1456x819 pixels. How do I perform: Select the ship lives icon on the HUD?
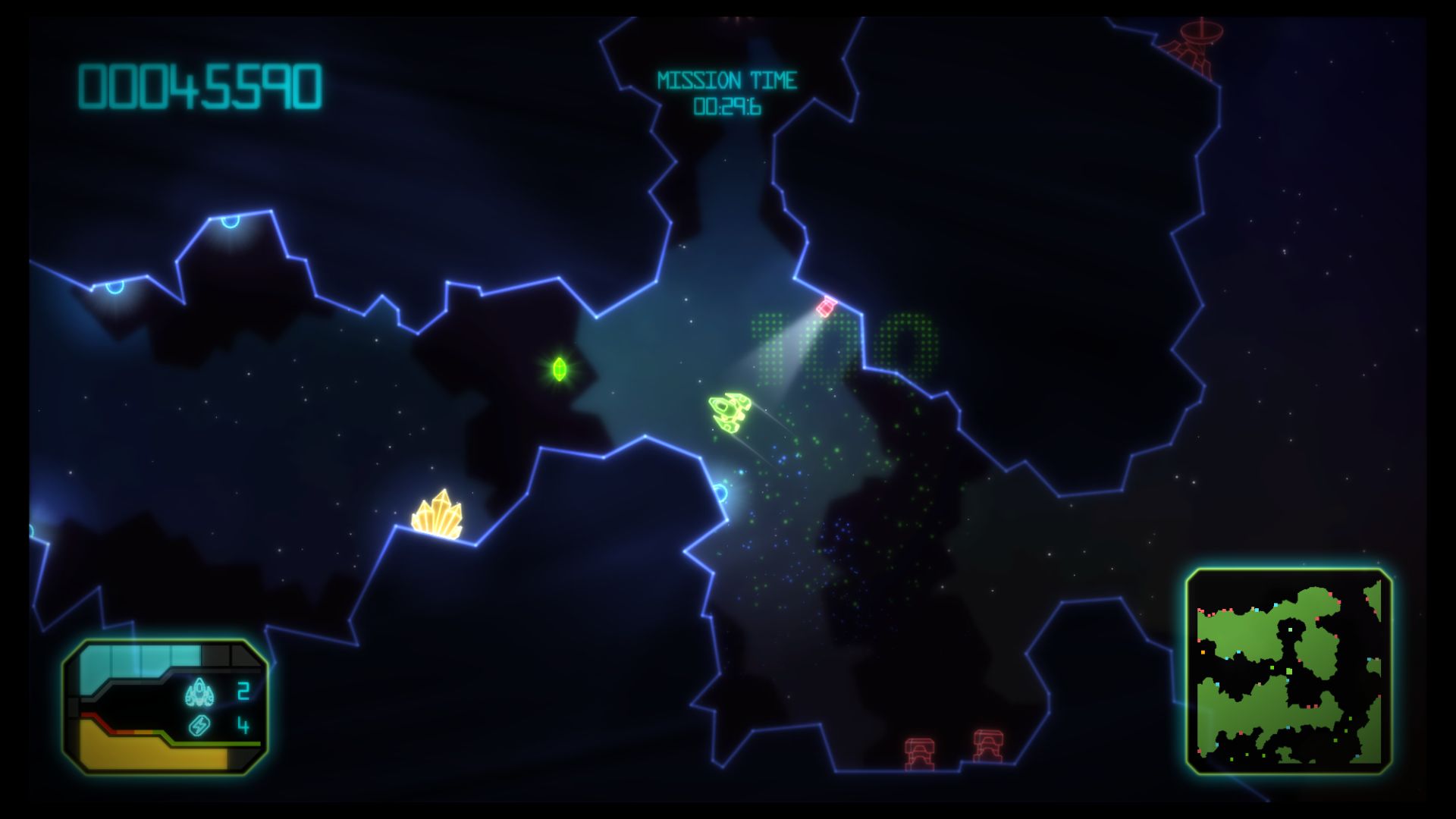coord(199,692)
